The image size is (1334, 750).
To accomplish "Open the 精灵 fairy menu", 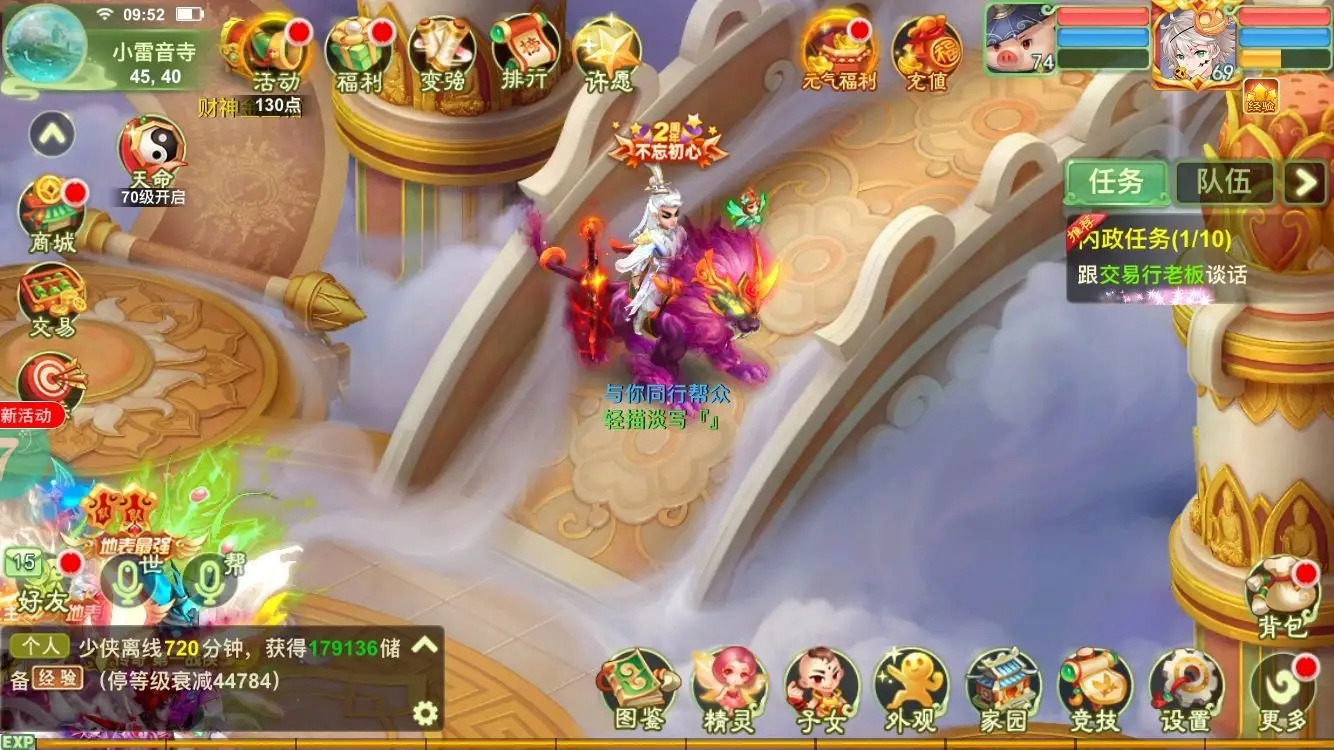I will click(729, 690).
